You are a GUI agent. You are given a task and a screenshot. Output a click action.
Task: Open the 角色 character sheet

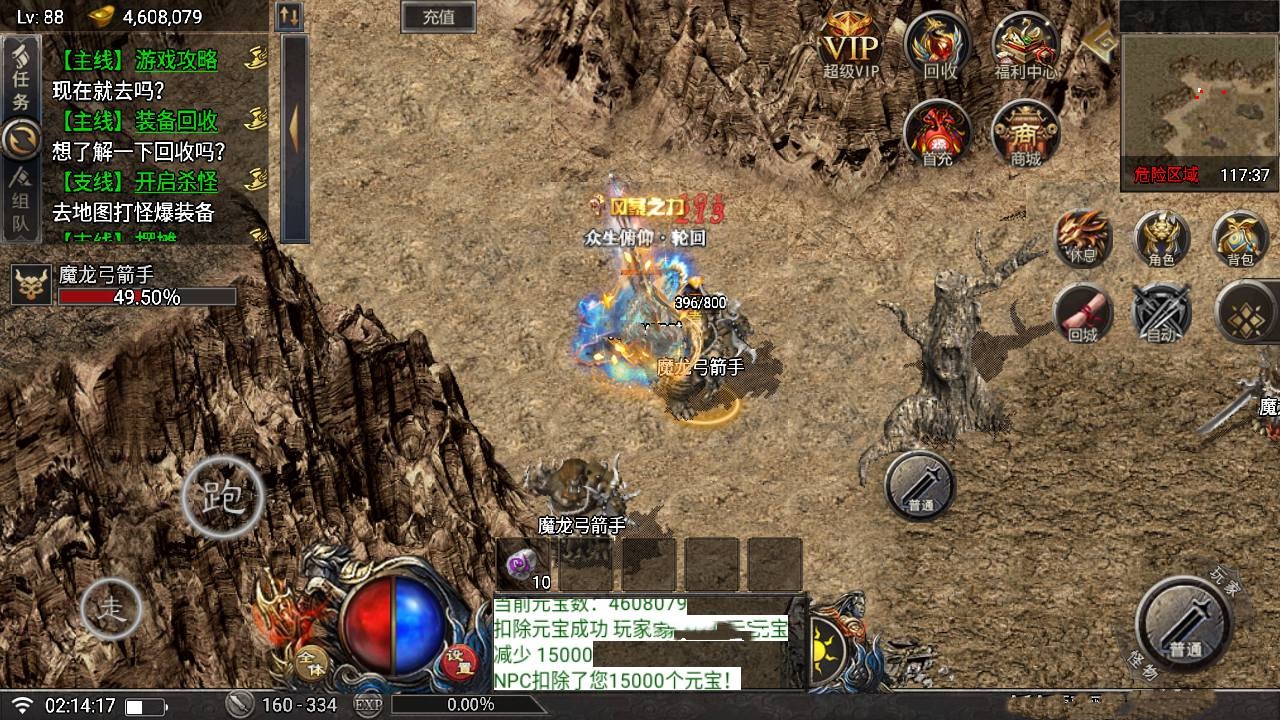click(1161, 238)
